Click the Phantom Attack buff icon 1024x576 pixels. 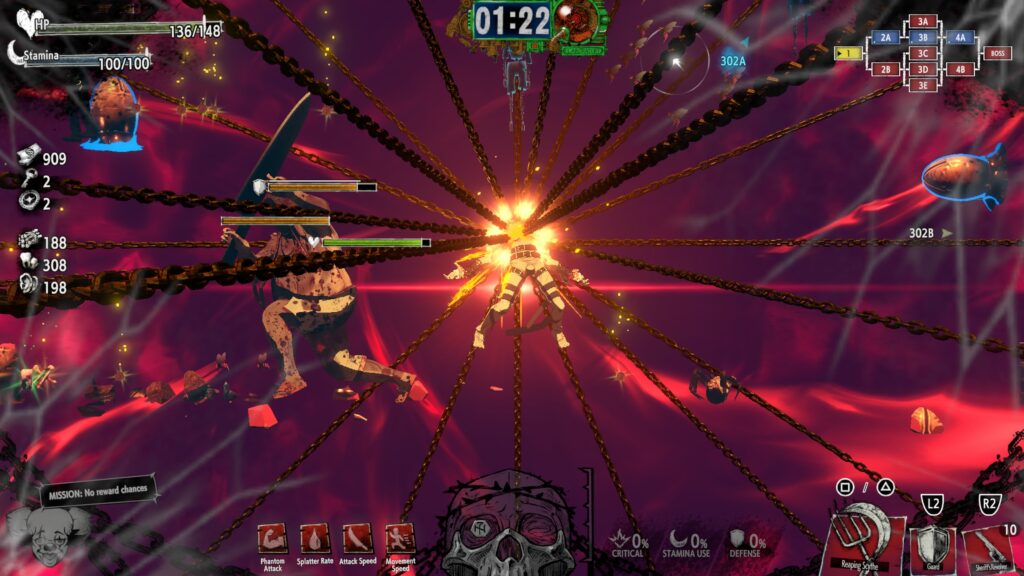click(x=272, y=538)
